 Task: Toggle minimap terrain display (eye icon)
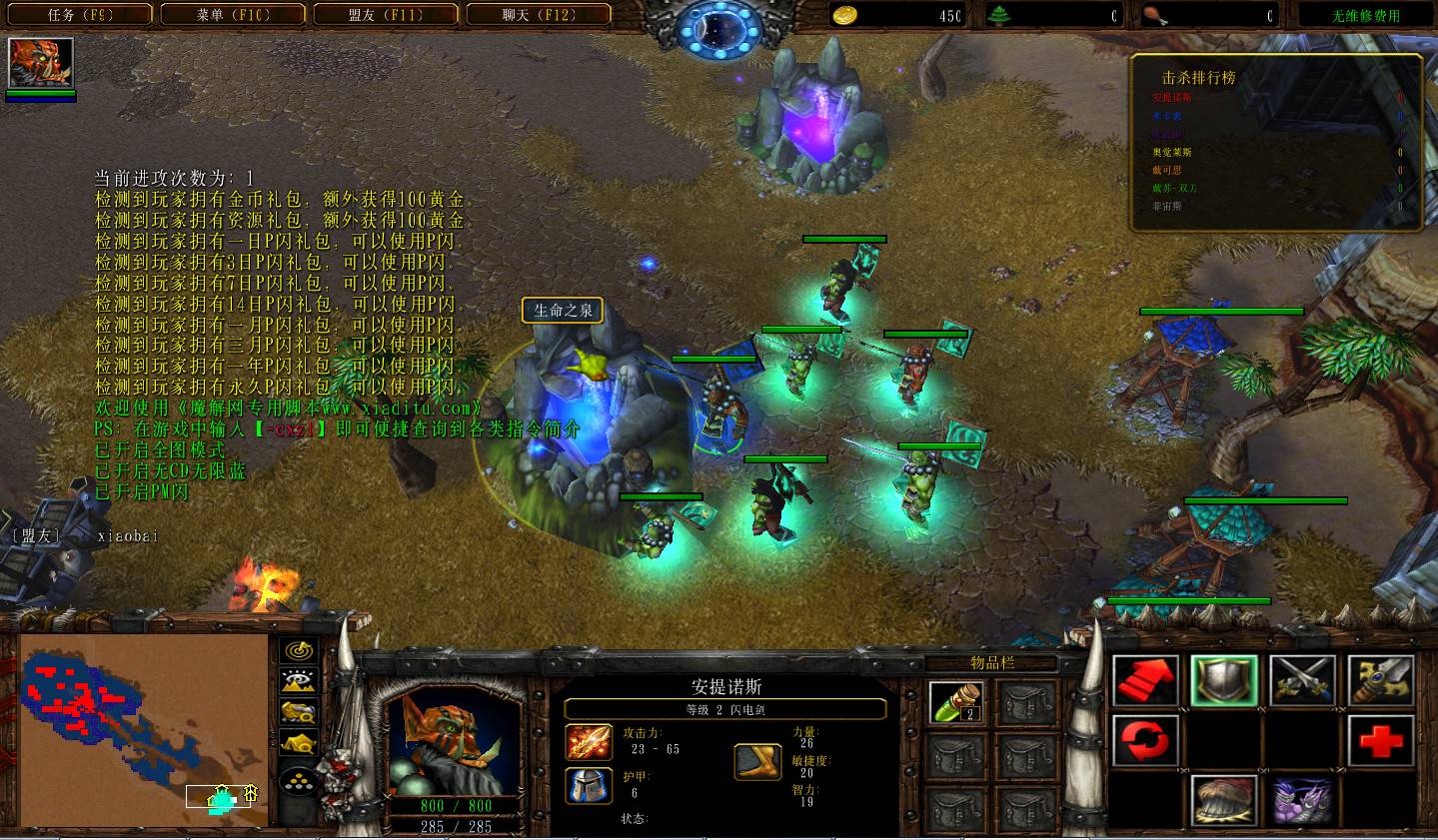tap(298, 682)
